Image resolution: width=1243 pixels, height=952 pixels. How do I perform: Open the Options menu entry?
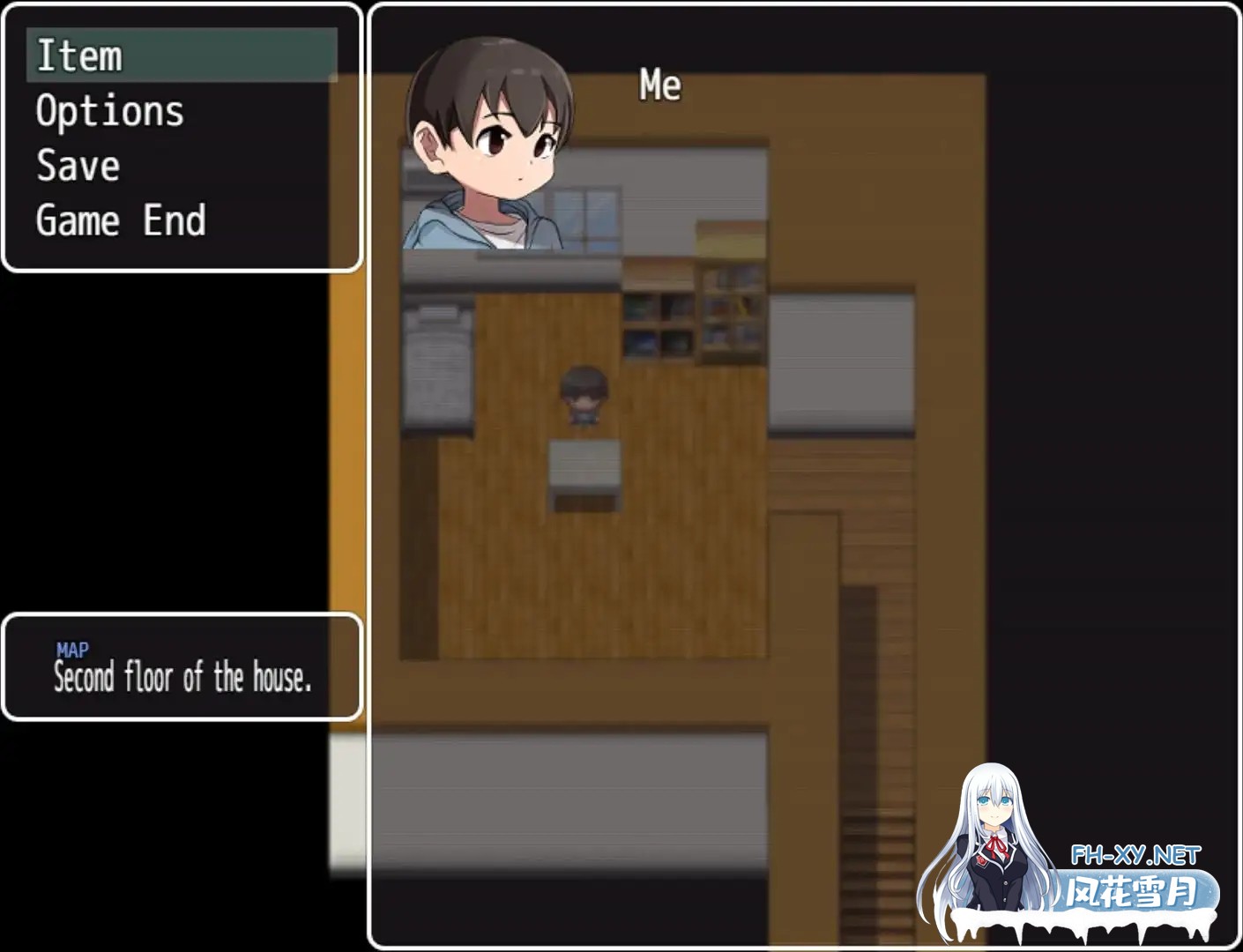tap(109, 111)
